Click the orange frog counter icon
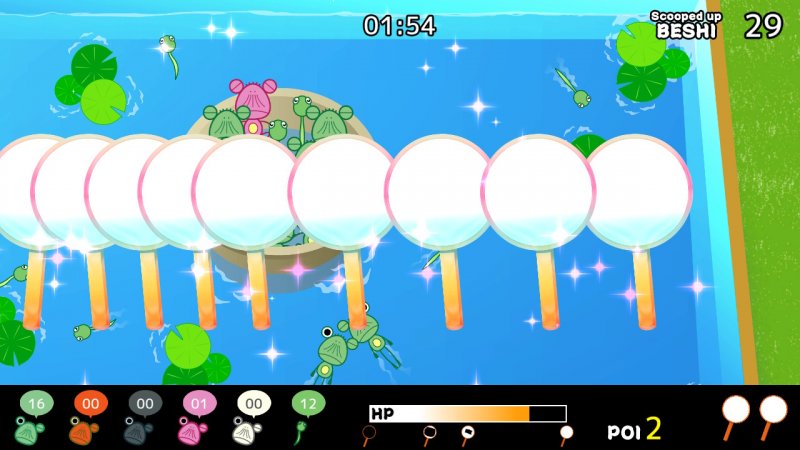The width and height of the screenshot is (800, 450). click(89, 416)
